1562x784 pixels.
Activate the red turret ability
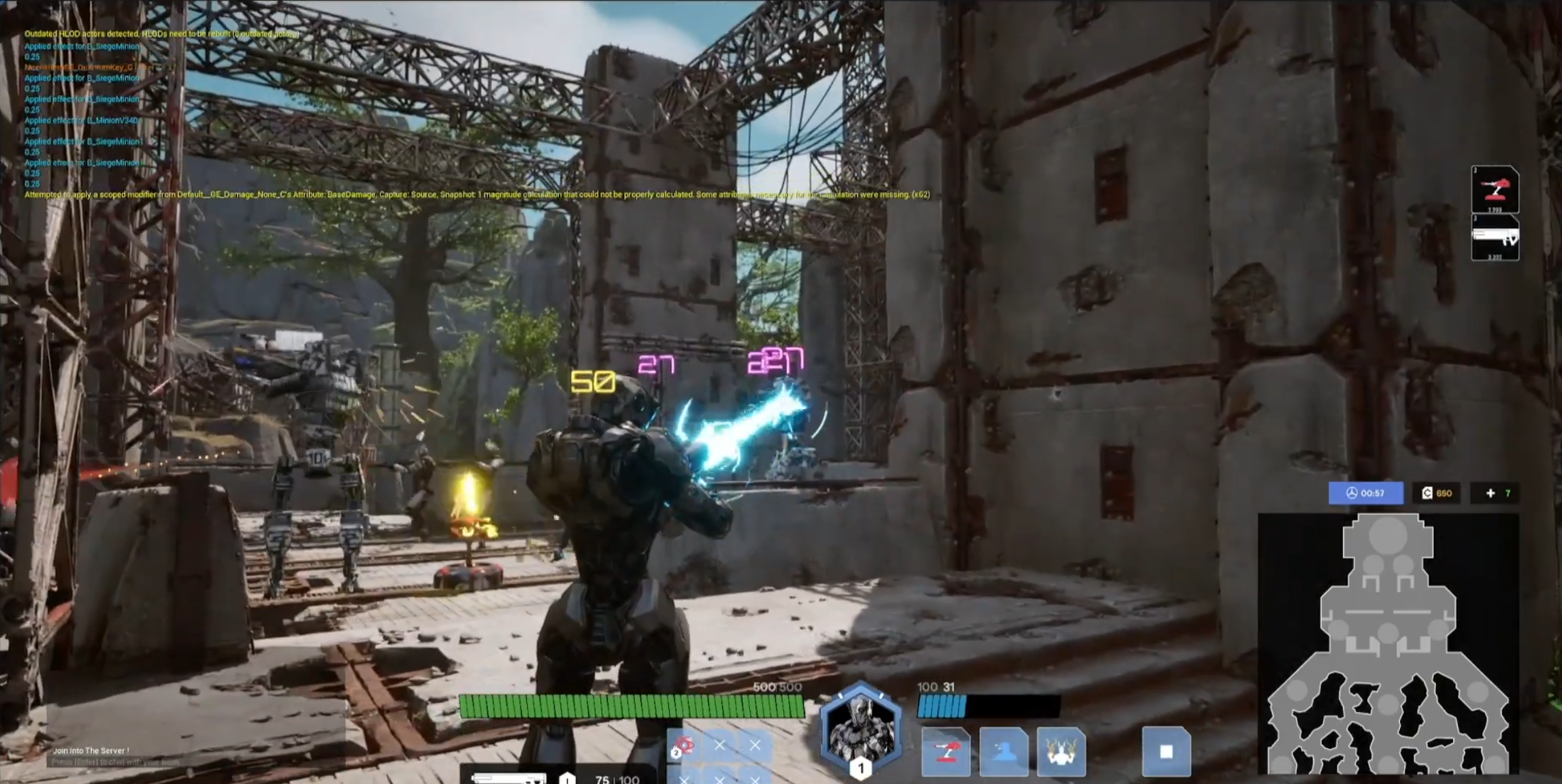tap(945, 752)
